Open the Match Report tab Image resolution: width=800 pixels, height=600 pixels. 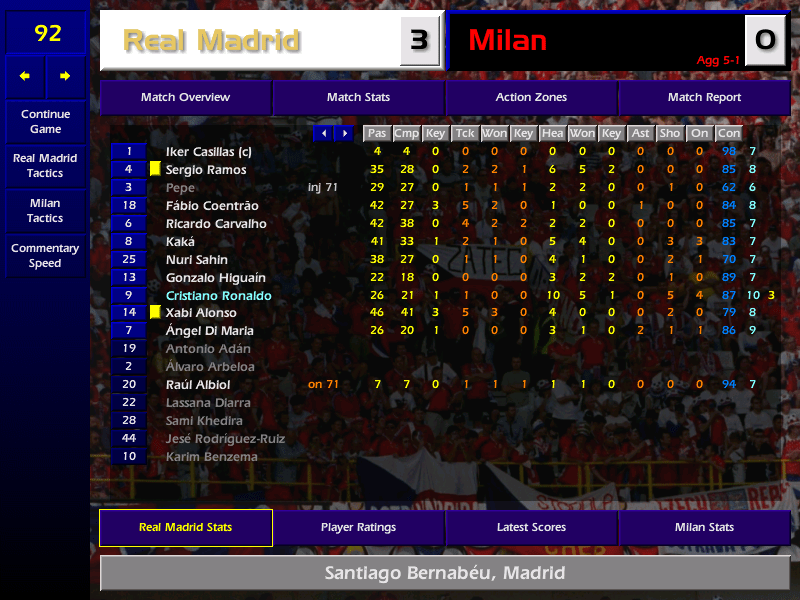pyautogui.click(x=704, y=98)
